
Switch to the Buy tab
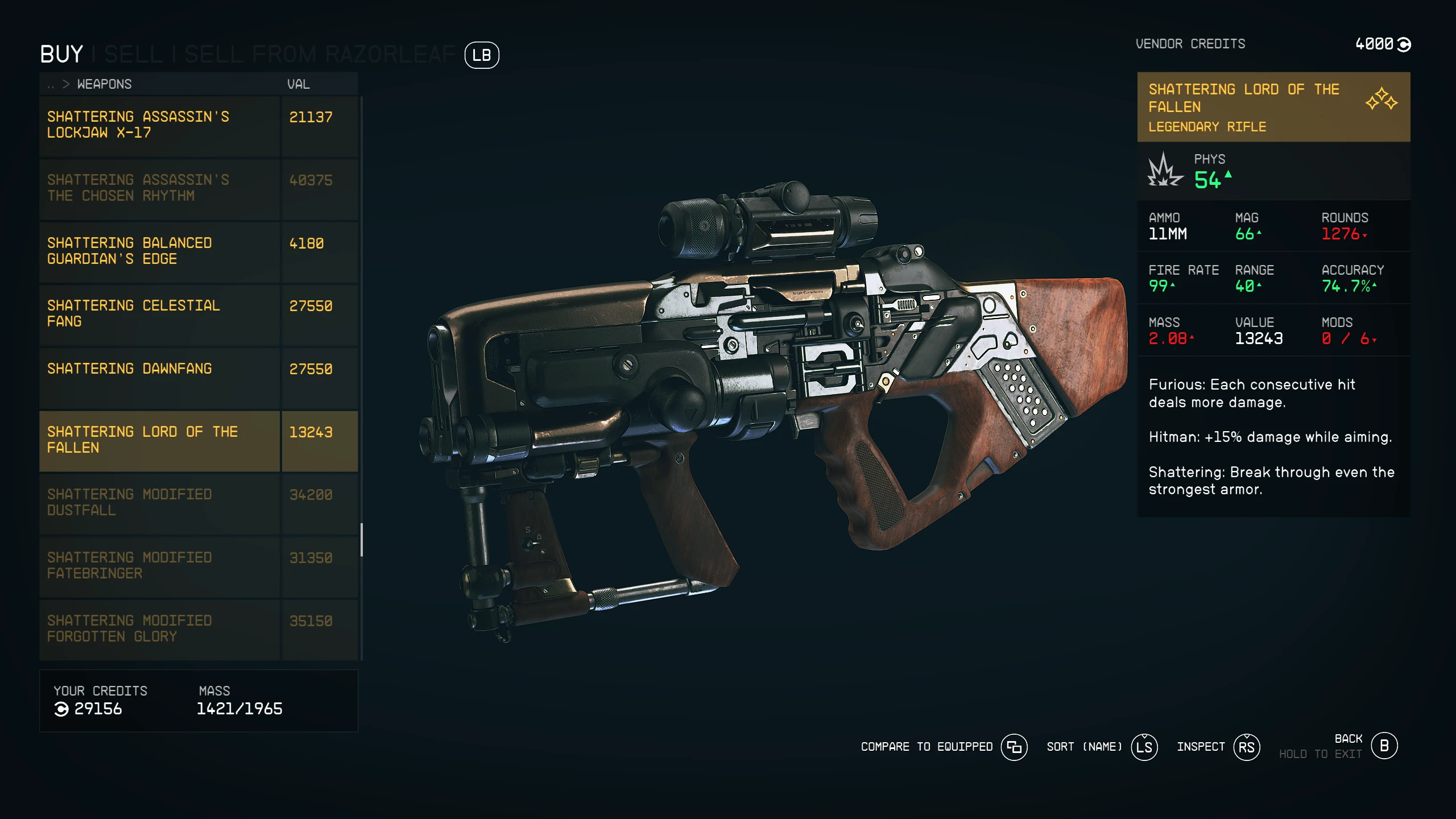coord(61,55)
